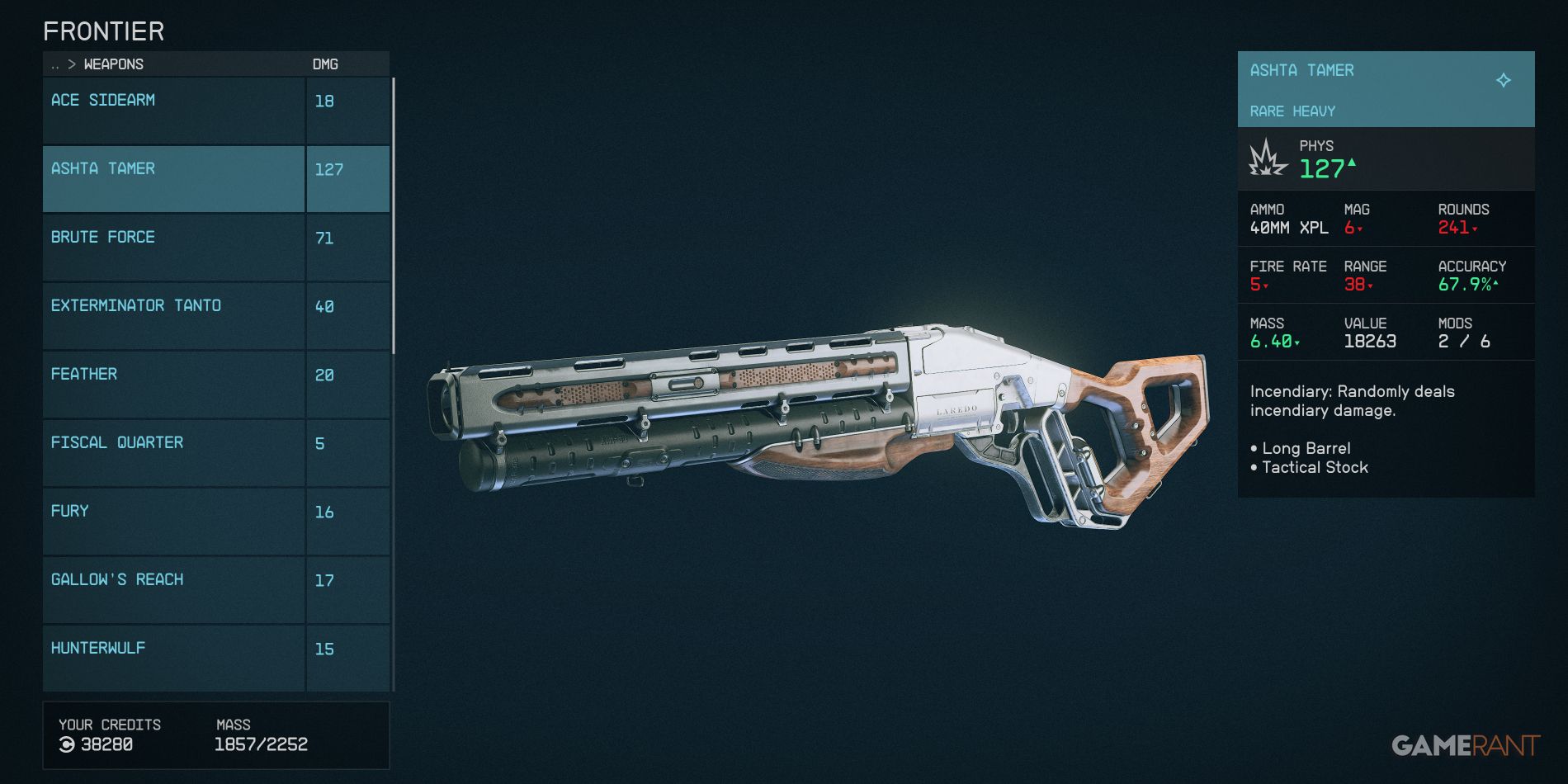Click the FRONTIER header
The image size is (1568, 784).
(x=105, y=31)
